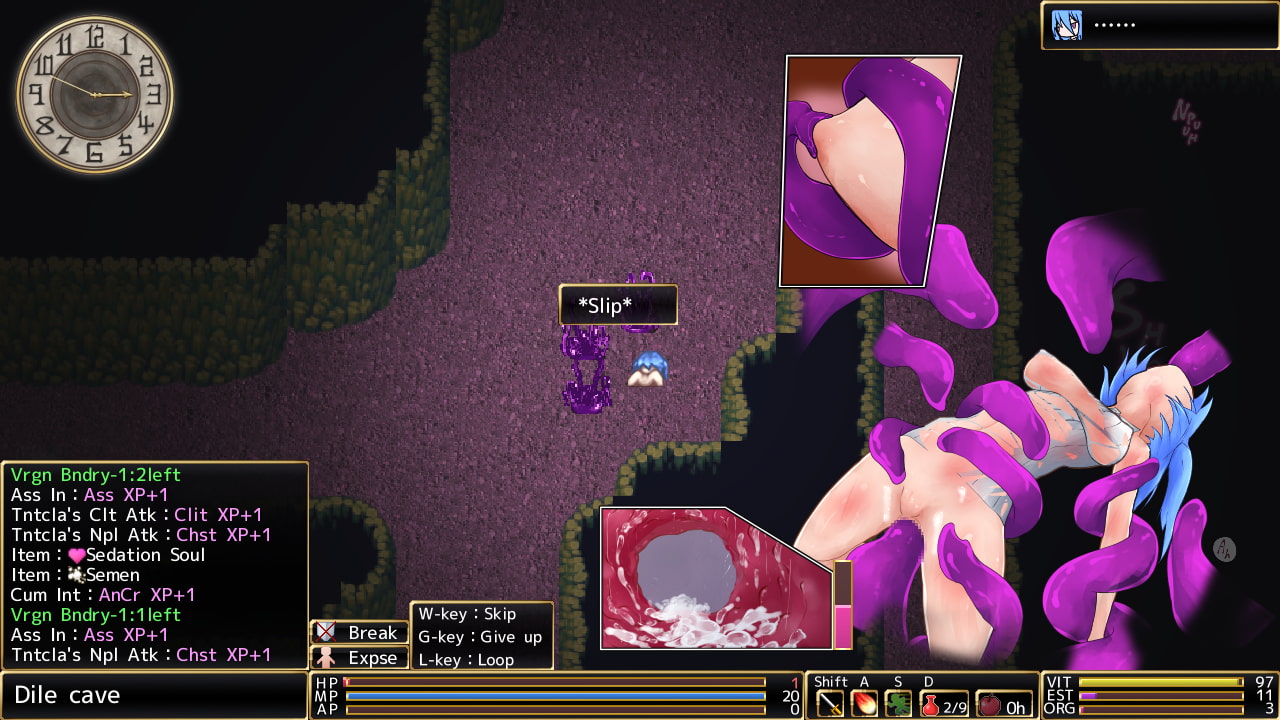Select the Expse button
The image size is (1280, 720).
[x=360, y=658]
